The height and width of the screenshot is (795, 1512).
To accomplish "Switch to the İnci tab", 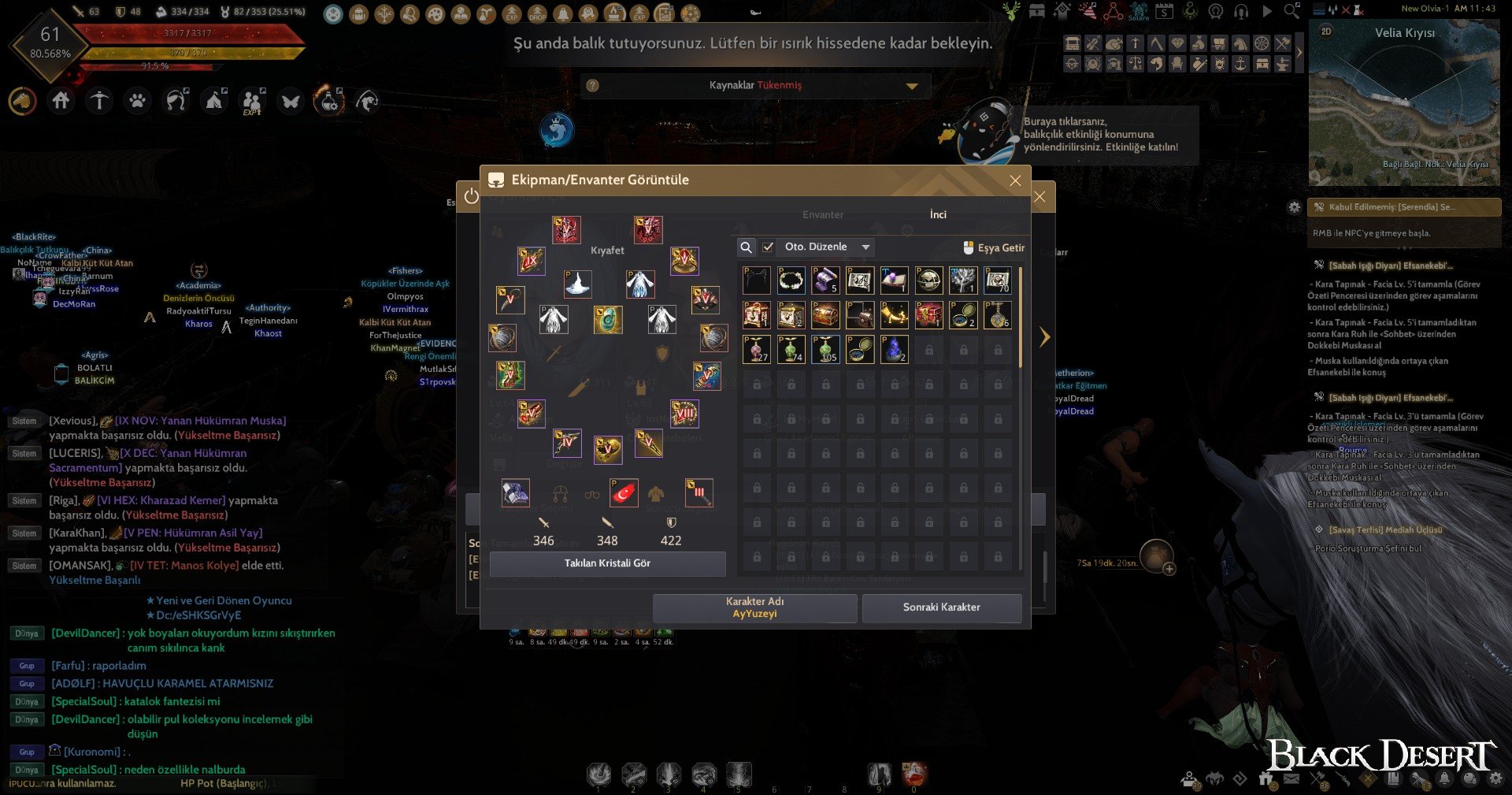I will [x=938, y=214].
